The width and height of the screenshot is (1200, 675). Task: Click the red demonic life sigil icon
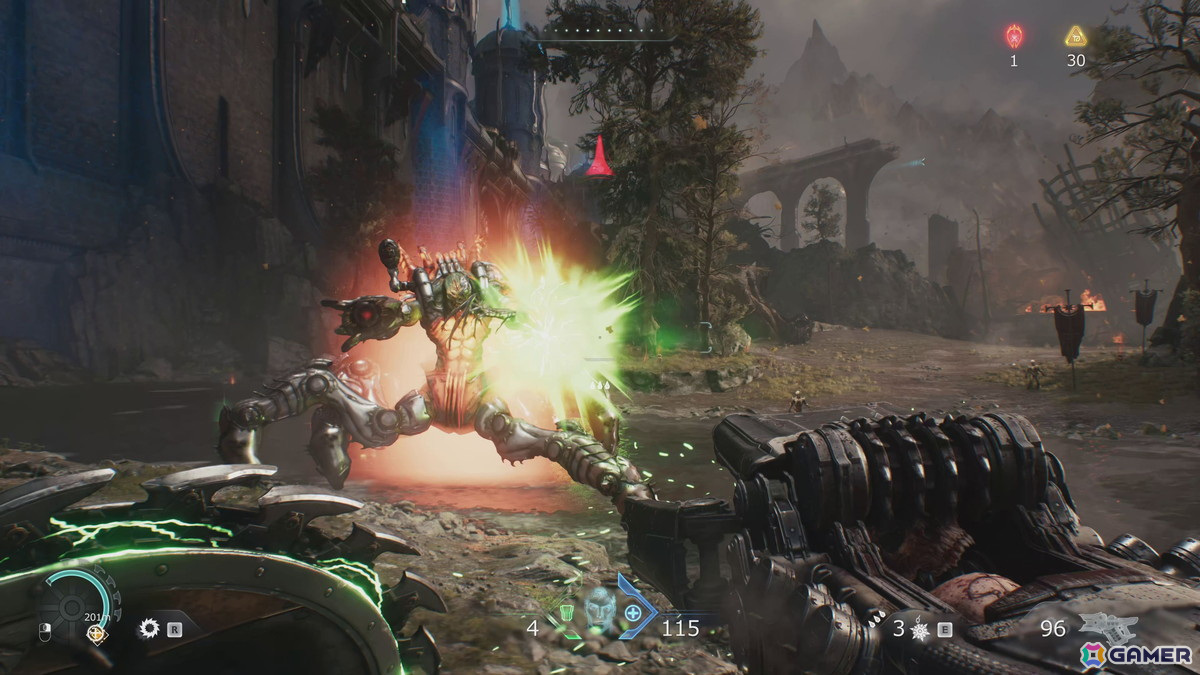(x=1013, y=37)
